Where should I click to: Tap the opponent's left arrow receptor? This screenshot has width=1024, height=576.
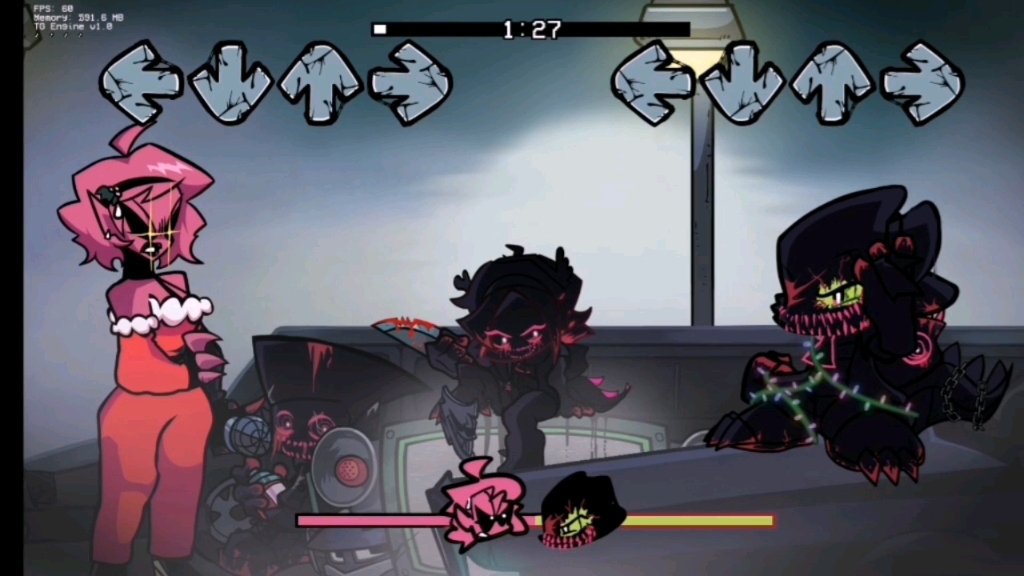(141, 83)
